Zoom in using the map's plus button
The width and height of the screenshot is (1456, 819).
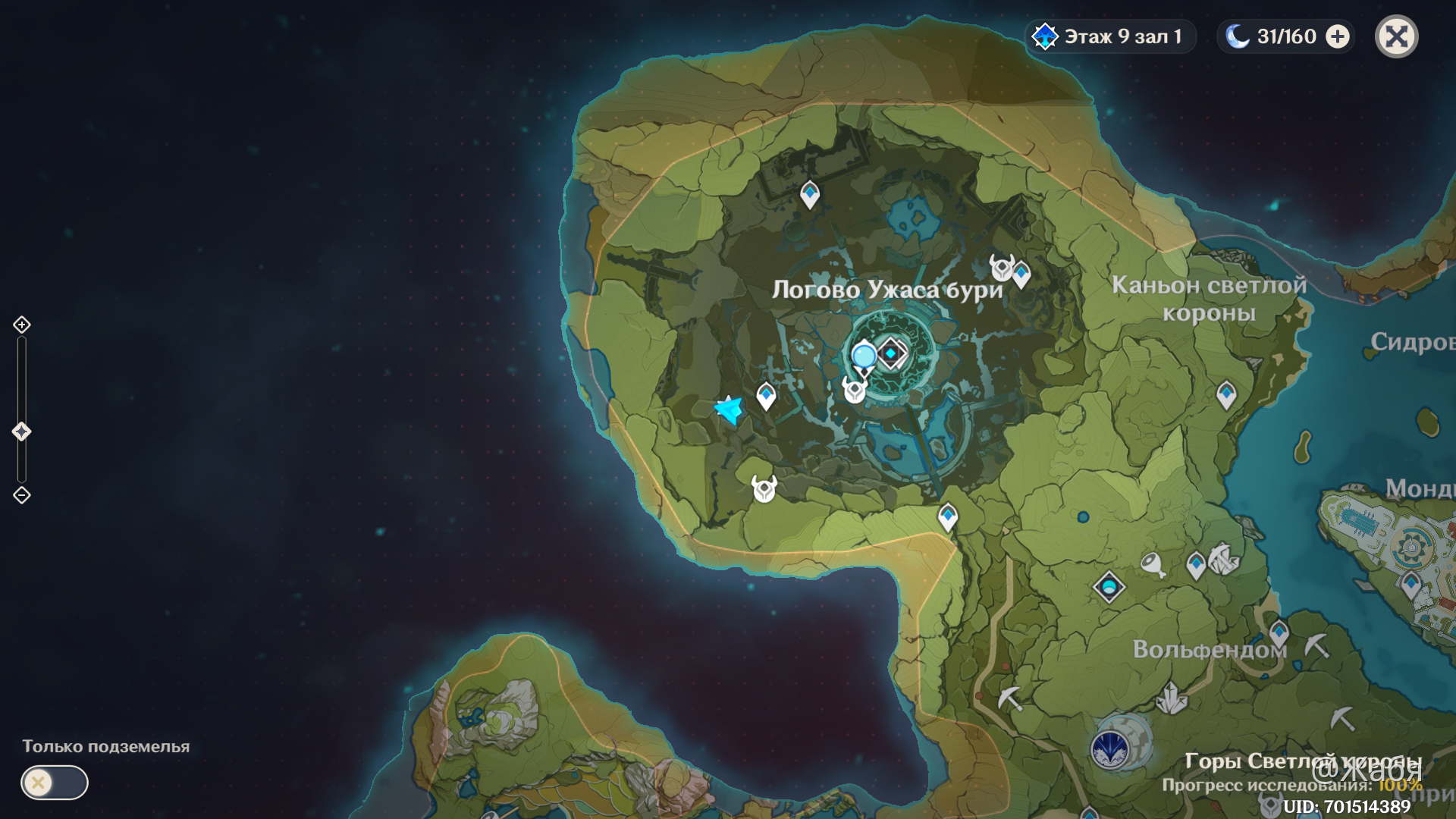(21, 325)
